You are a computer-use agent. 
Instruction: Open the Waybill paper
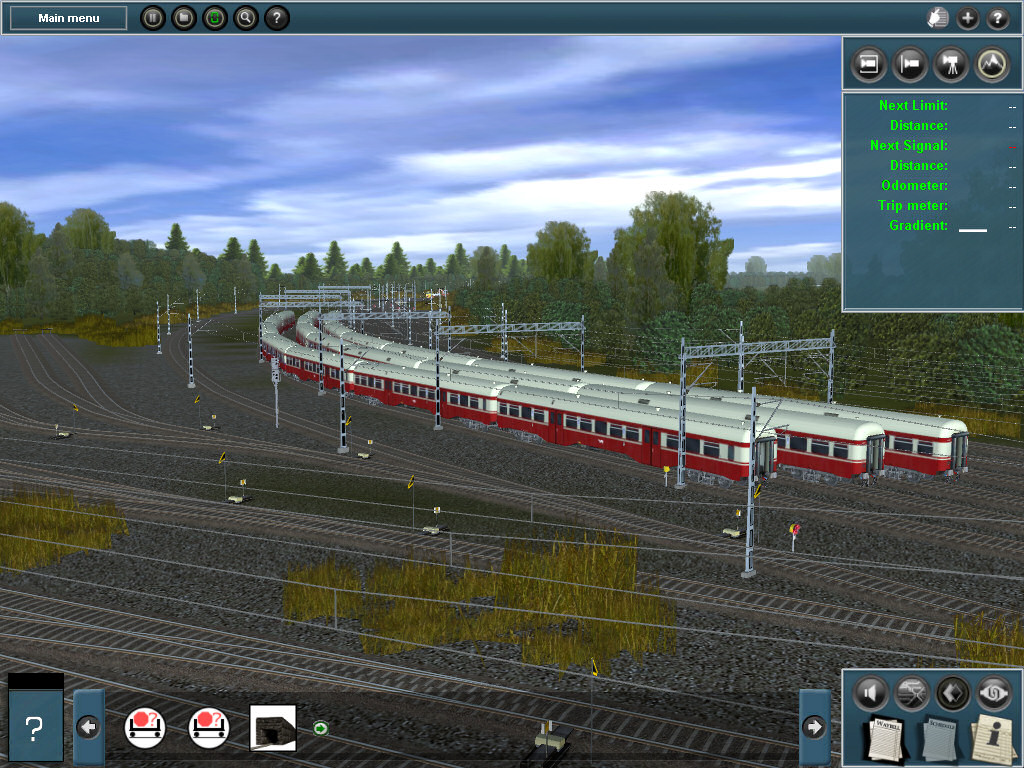884,738
